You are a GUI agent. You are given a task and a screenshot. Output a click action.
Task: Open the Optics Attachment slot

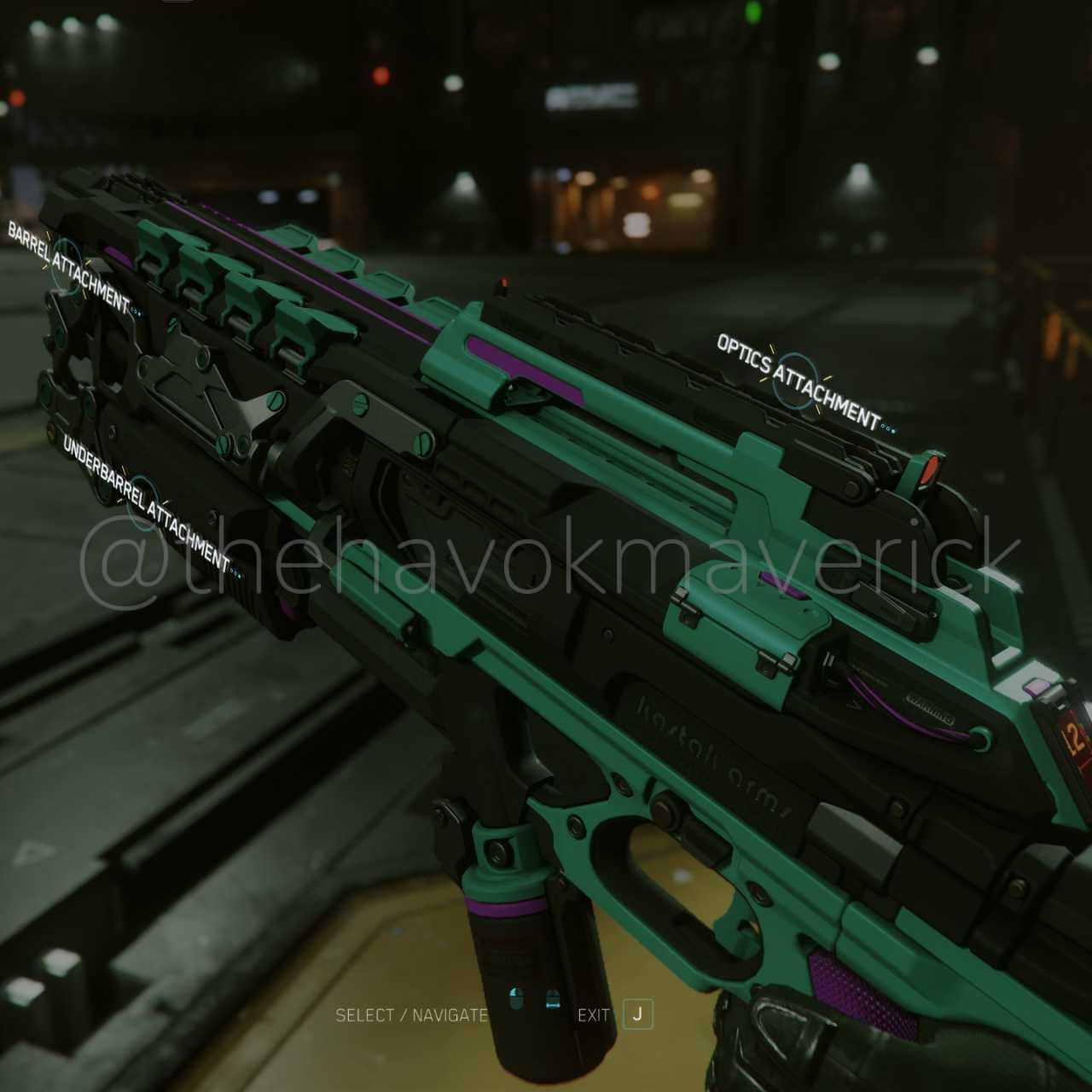pos(795,380)
